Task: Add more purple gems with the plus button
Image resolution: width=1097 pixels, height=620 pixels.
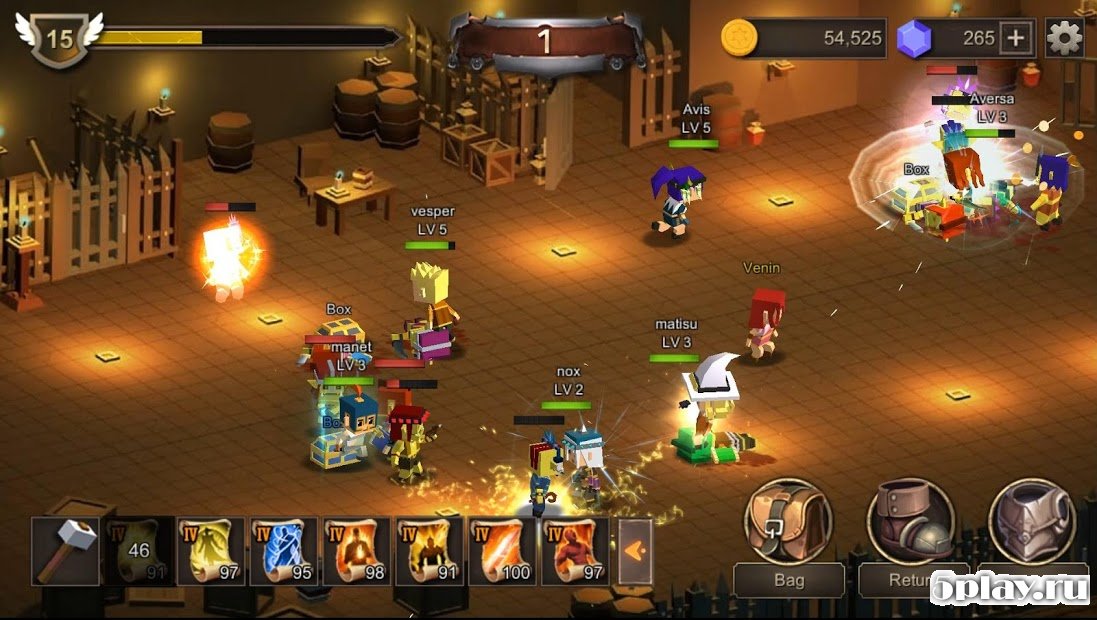Action: pyautogui.click(x=1016, y=38)
